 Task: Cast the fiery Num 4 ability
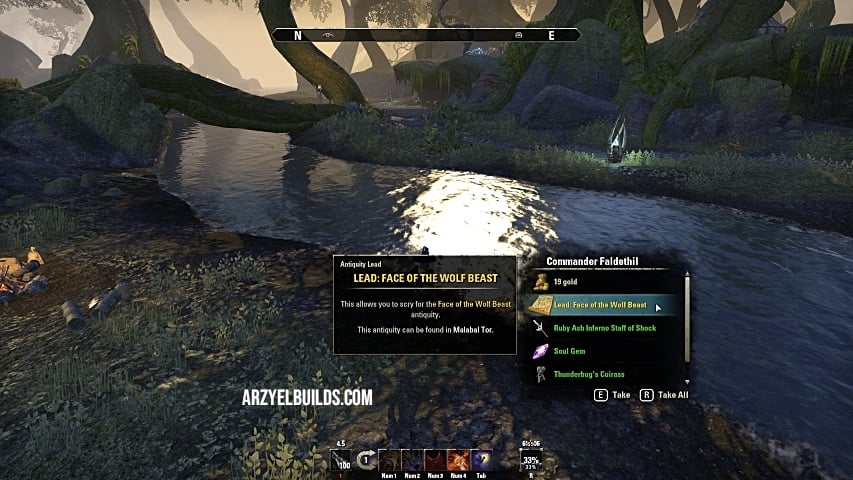coord(458,461)
